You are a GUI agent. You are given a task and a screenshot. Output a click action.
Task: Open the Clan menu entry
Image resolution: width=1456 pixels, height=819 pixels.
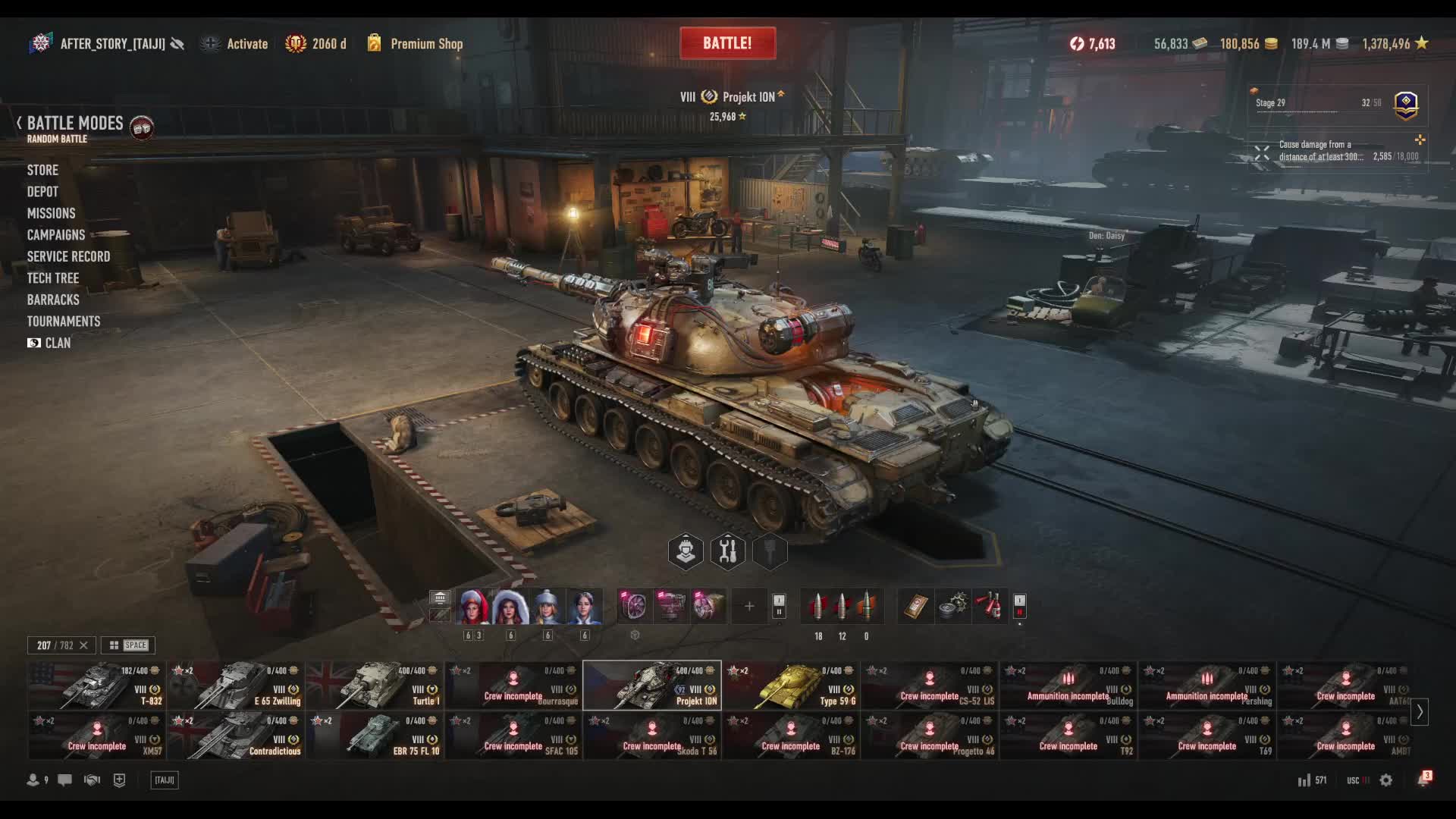[x=57, y=344]
